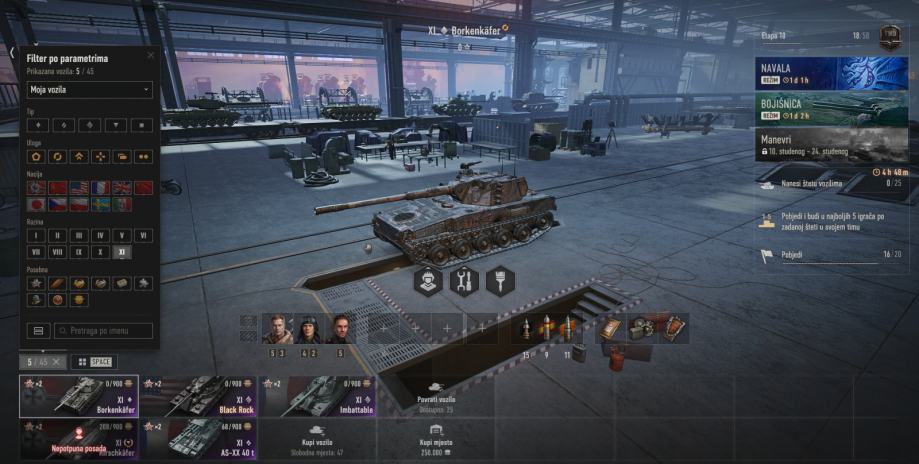Close the Filter po parametrima panel
Screen dimensions: 919x464
point(151,56)
